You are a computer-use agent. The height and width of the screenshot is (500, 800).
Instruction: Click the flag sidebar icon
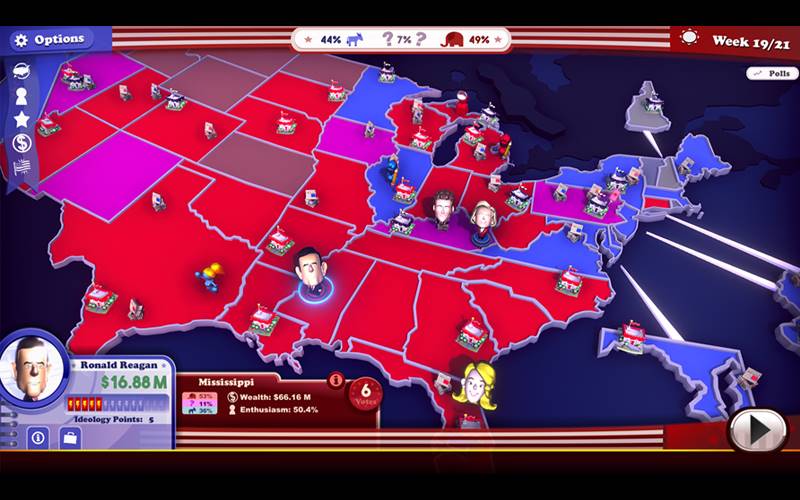coord(21,166)
